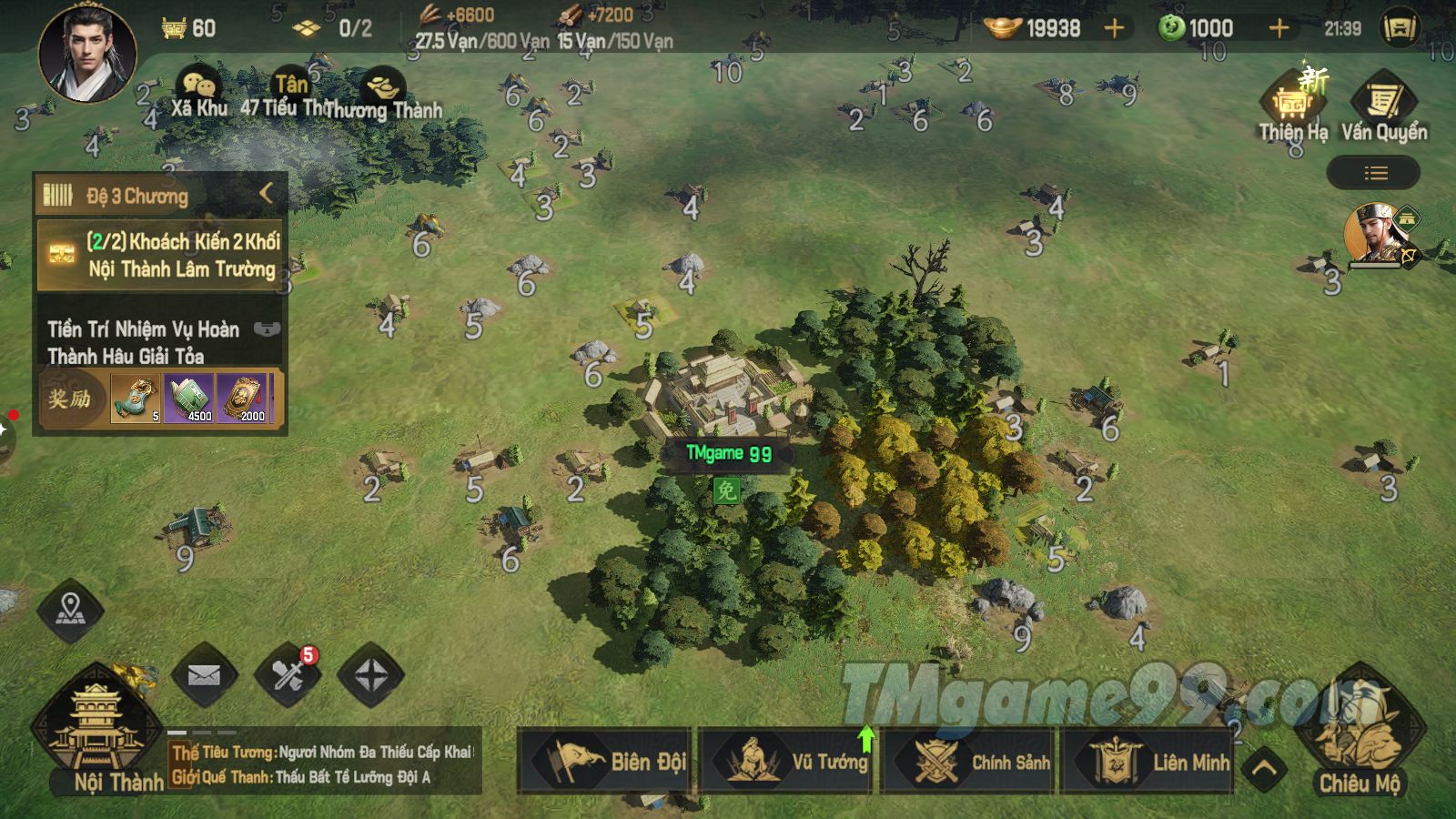The image size is (1456, 819).
Task: Select the Khoách Kiến 2 Khối quest
Action: (x=162, y=255)
